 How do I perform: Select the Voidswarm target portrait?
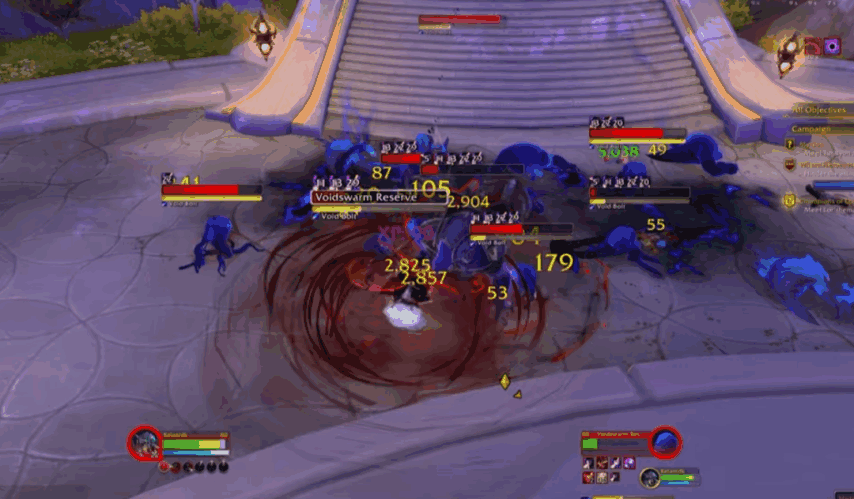tap(665, 441)
